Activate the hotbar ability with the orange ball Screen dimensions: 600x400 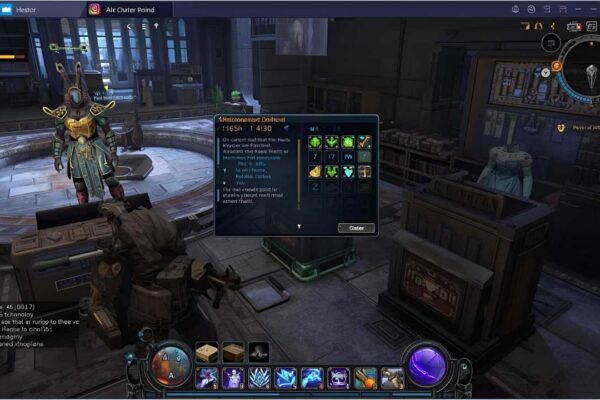[365, 378]
